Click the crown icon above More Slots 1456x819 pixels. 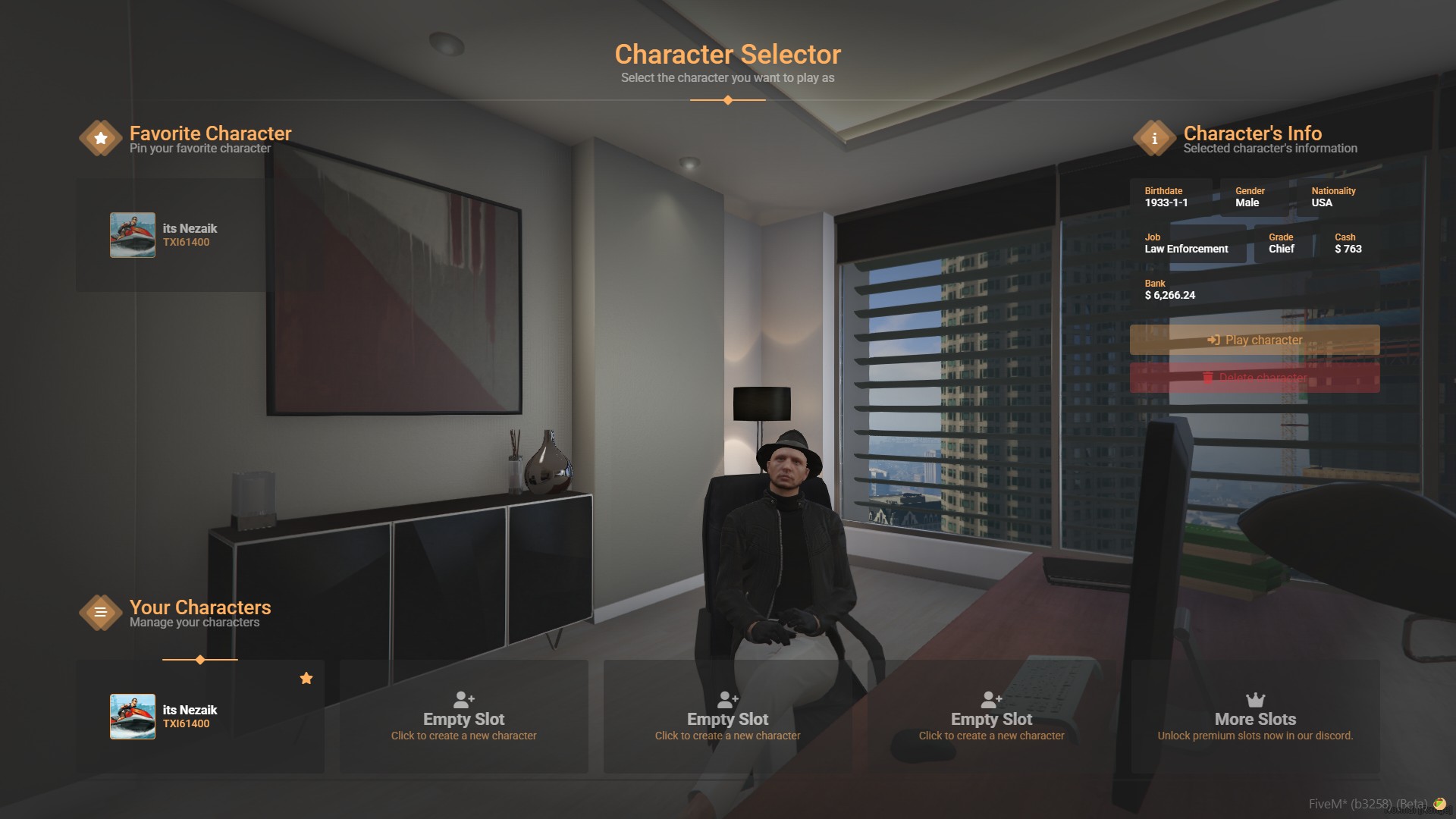click(x=1254, y=698)
